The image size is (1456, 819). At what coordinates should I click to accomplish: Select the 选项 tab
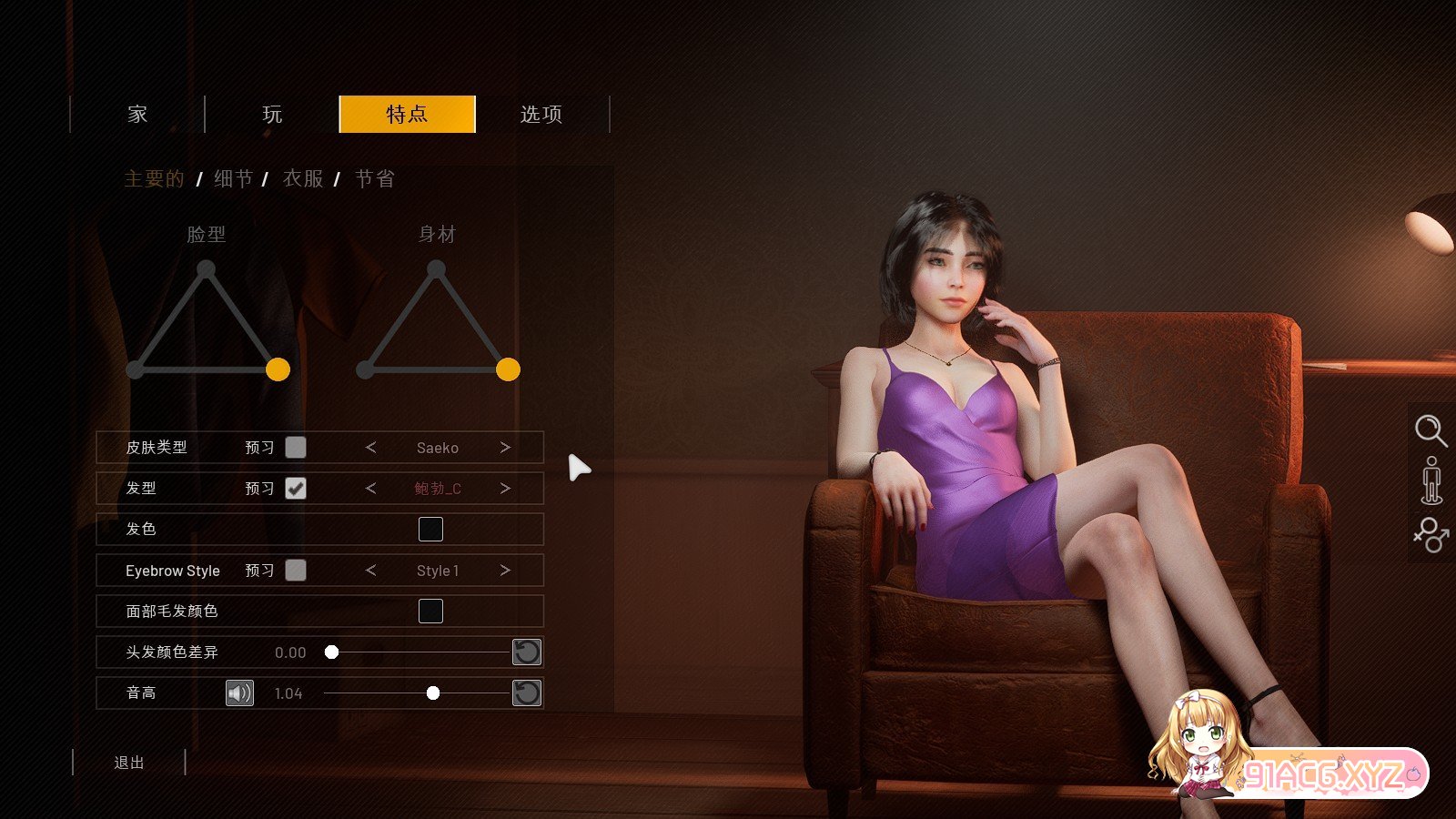(541, 115)
